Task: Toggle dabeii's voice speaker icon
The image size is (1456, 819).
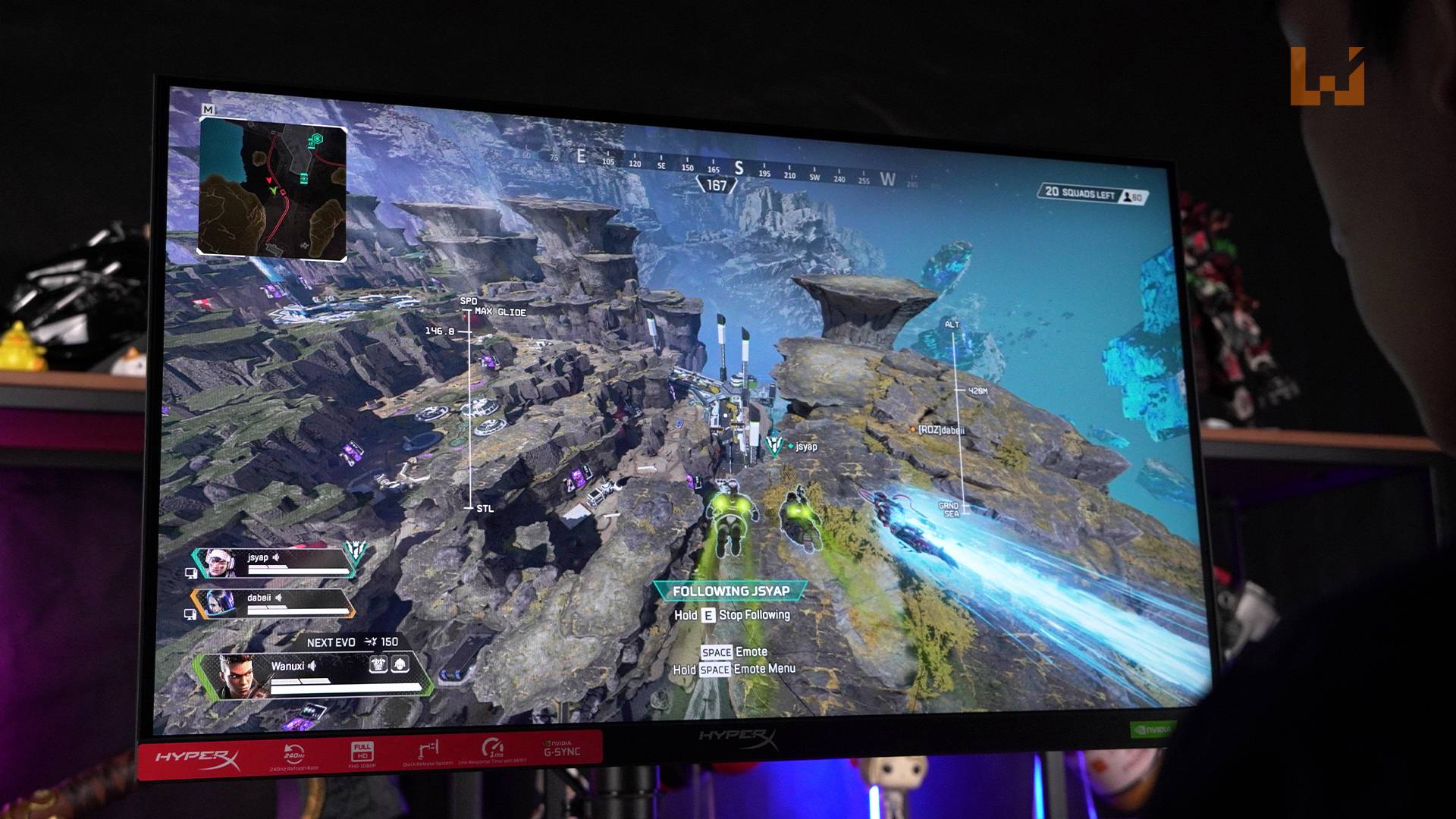Action: (x=279, y=598)
